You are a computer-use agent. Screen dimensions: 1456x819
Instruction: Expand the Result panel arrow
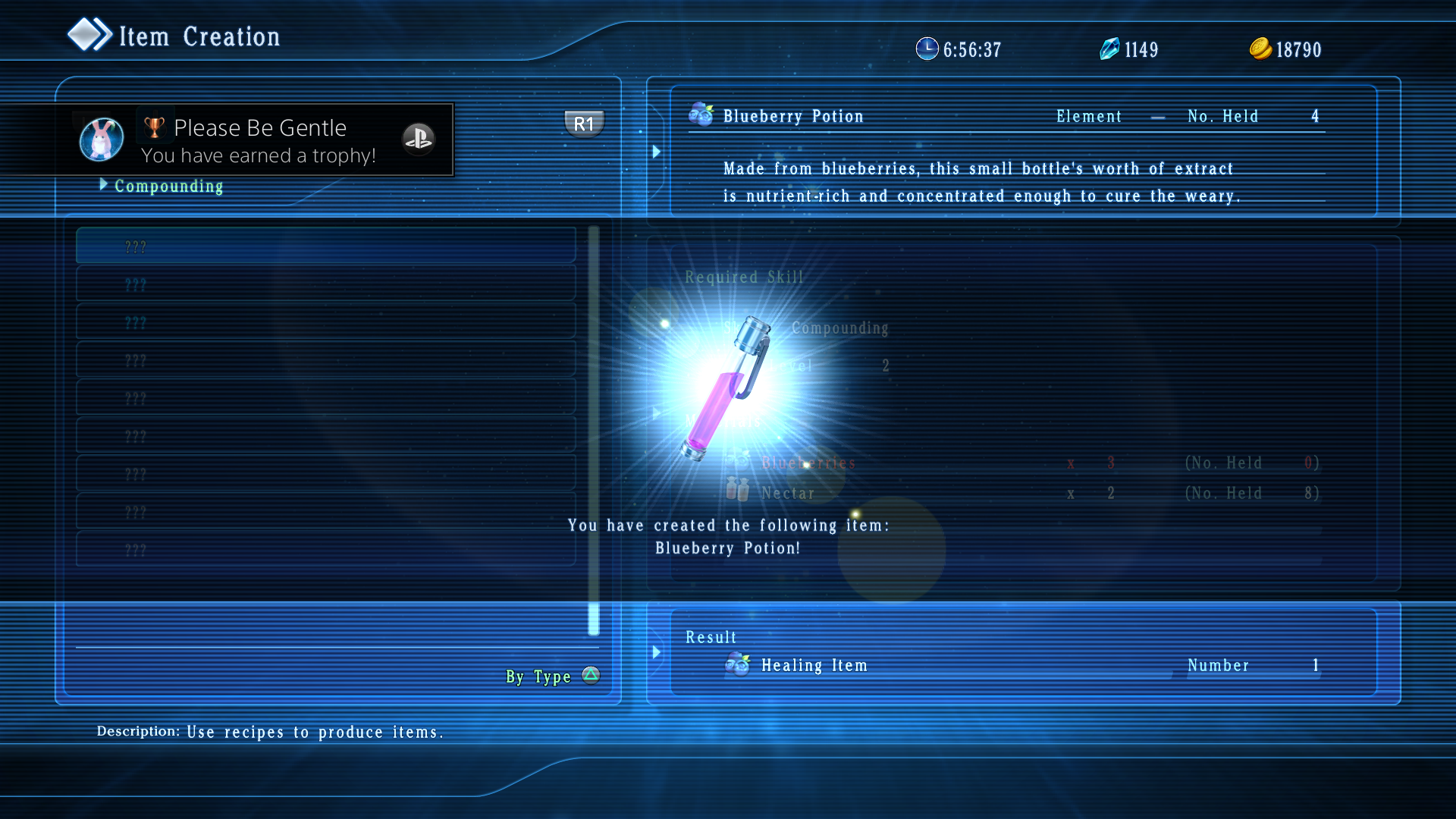657,652
